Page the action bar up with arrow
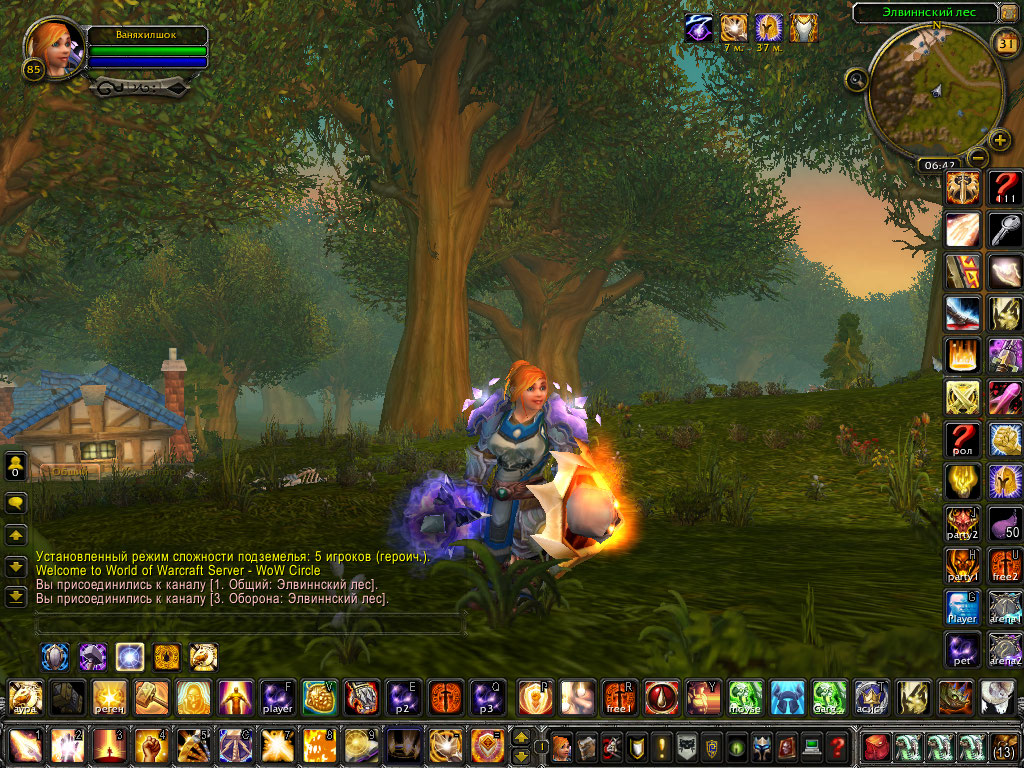The height and width of the screenshot is (768, 1024). (520, 736)
